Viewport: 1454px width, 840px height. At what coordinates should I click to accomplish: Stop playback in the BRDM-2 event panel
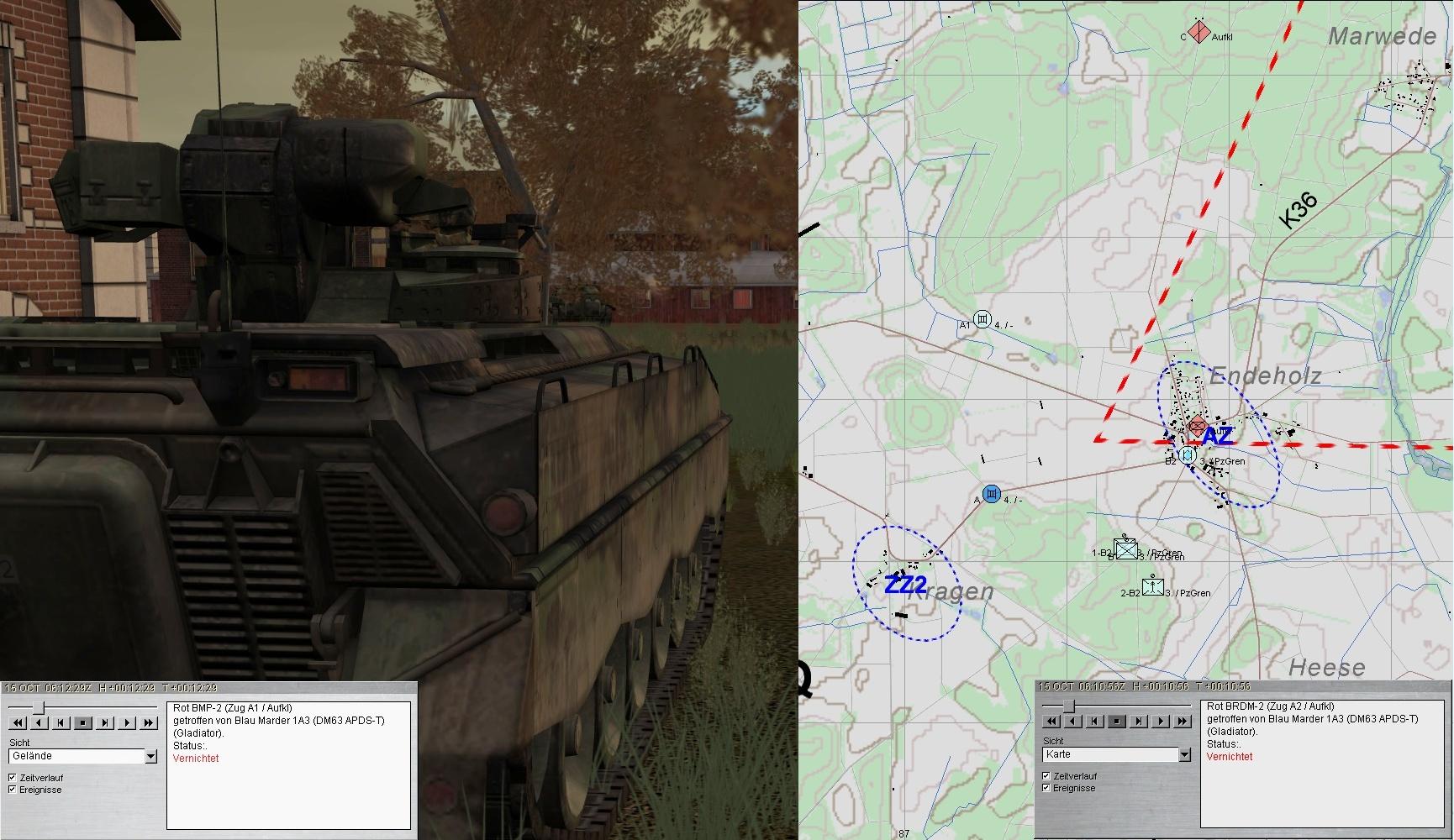[x=1117, y=721]
